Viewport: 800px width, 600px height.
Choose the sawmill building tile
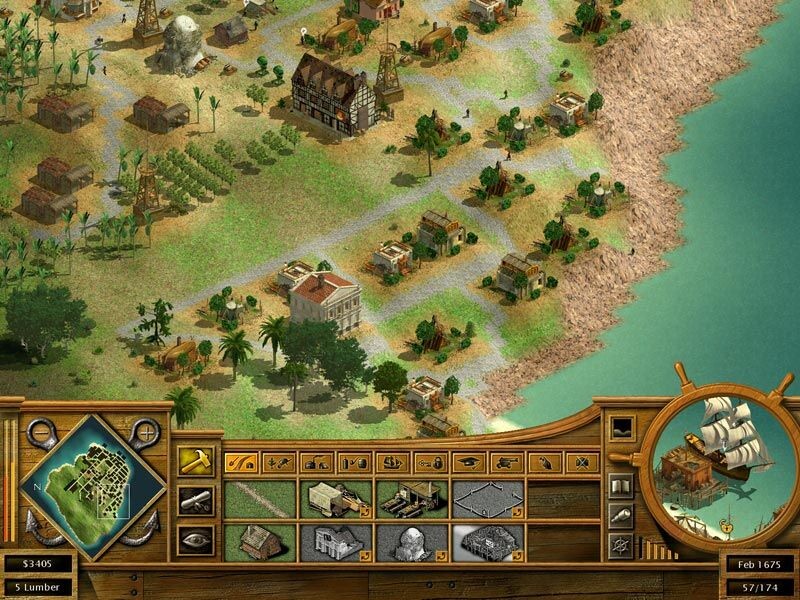click(x=412, y=497)
